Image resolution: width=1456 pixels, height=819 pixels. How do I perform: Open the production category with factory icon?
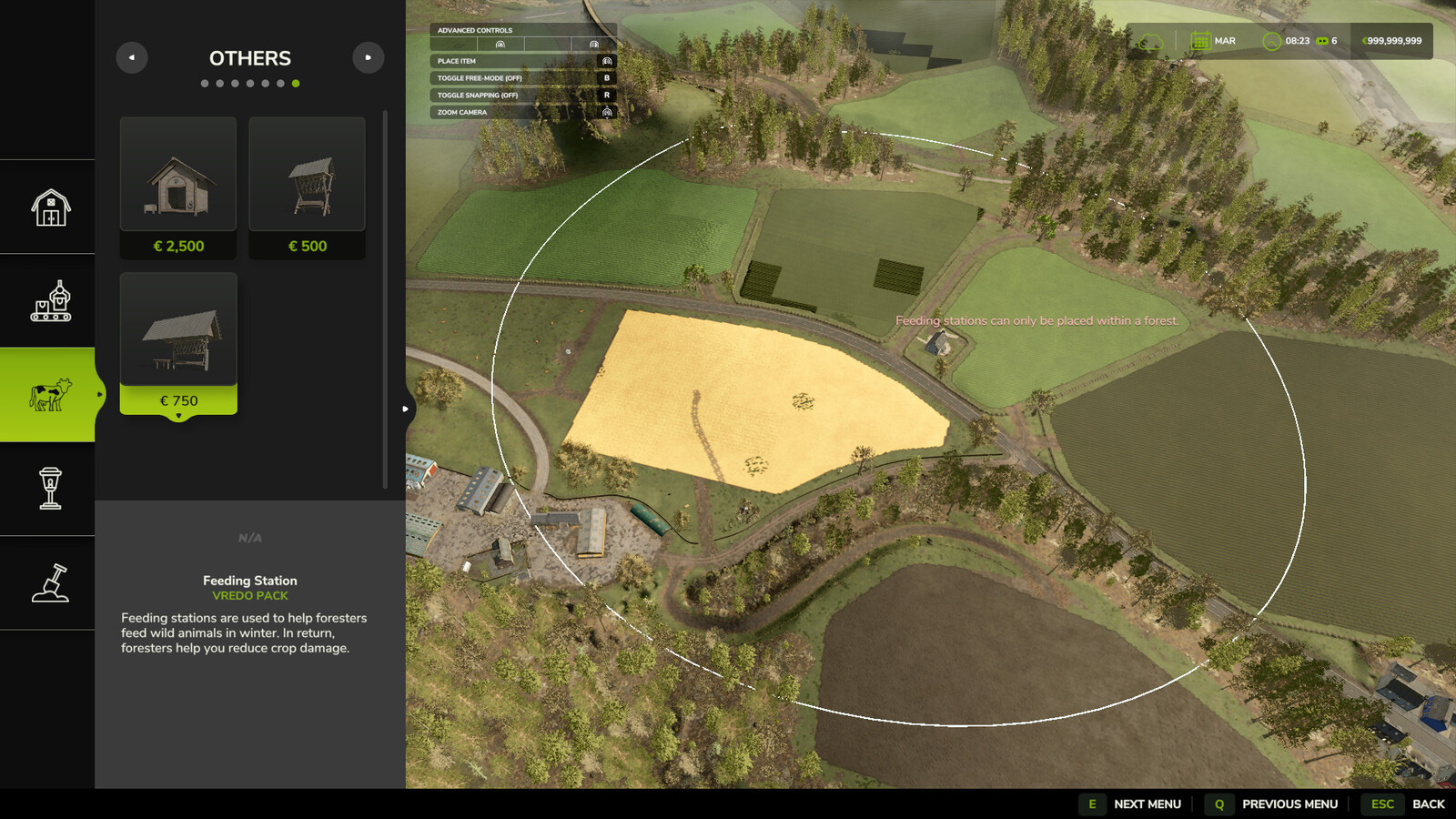point(50,301)
